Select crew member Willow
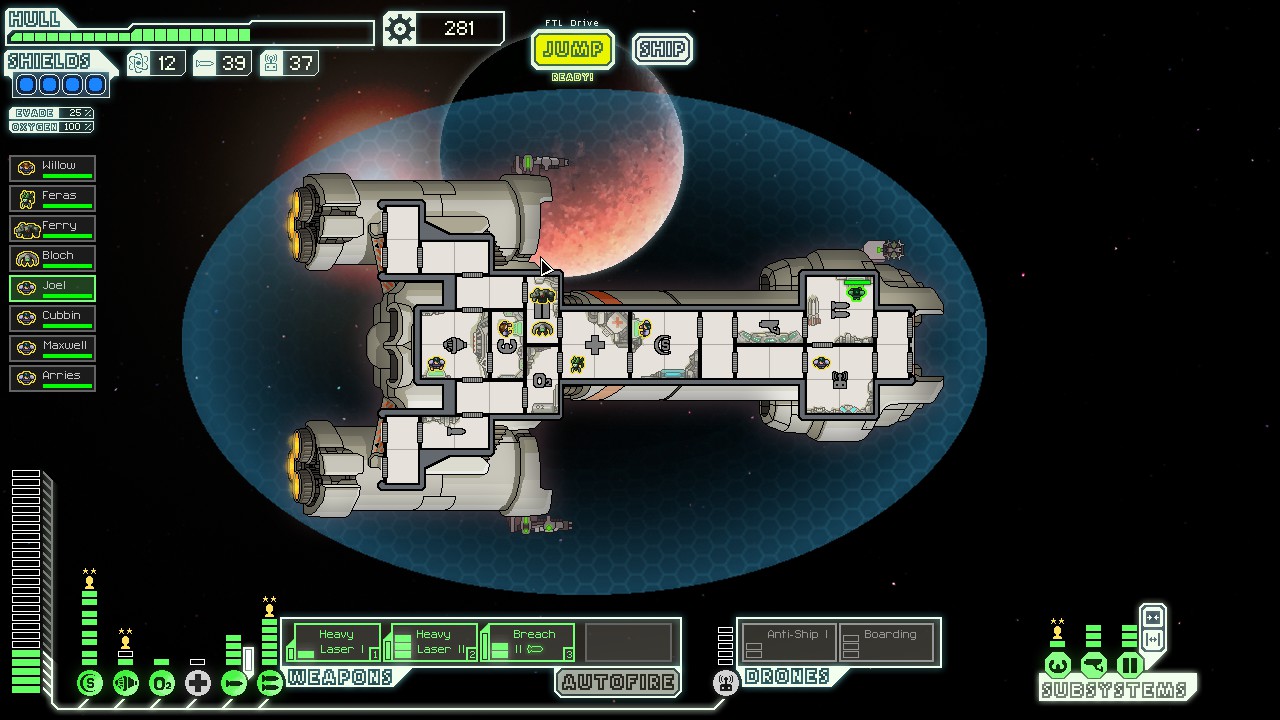Screen dimensions: 1280x720 click(53, 167)
